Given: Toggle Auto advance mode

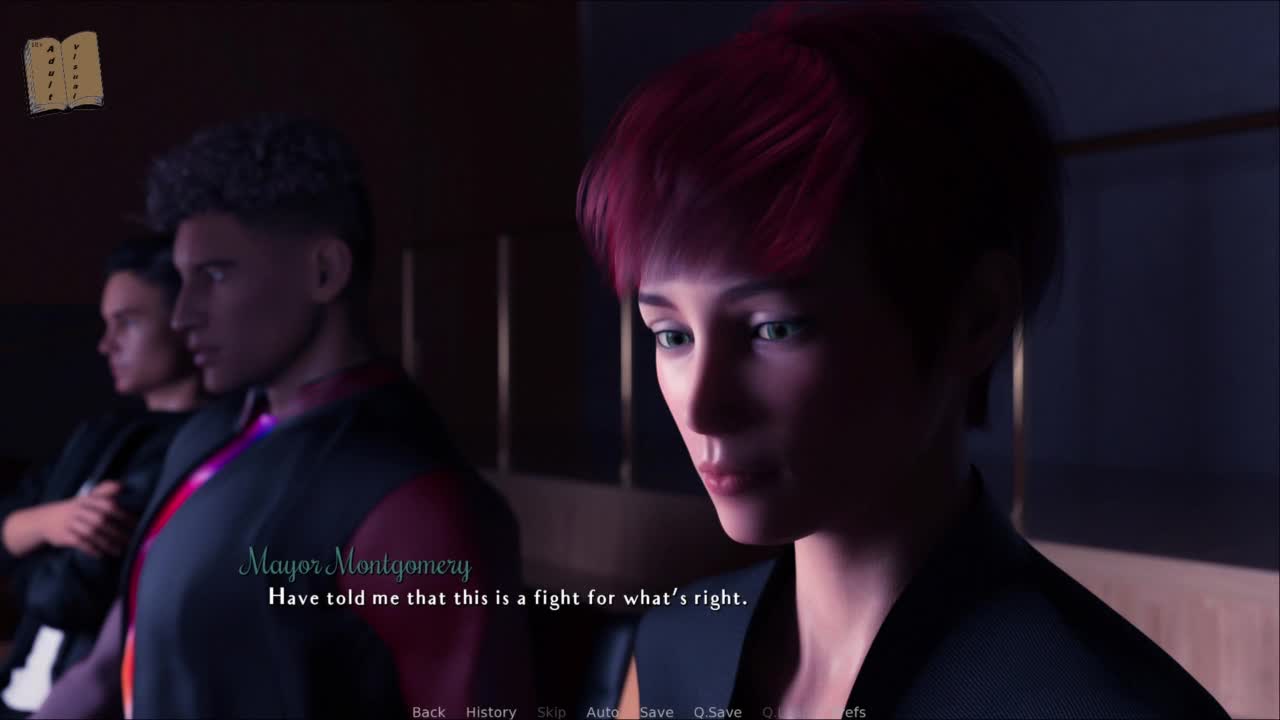Looking at the screenshot, I should pyautogui.click(x=602, y=712).
